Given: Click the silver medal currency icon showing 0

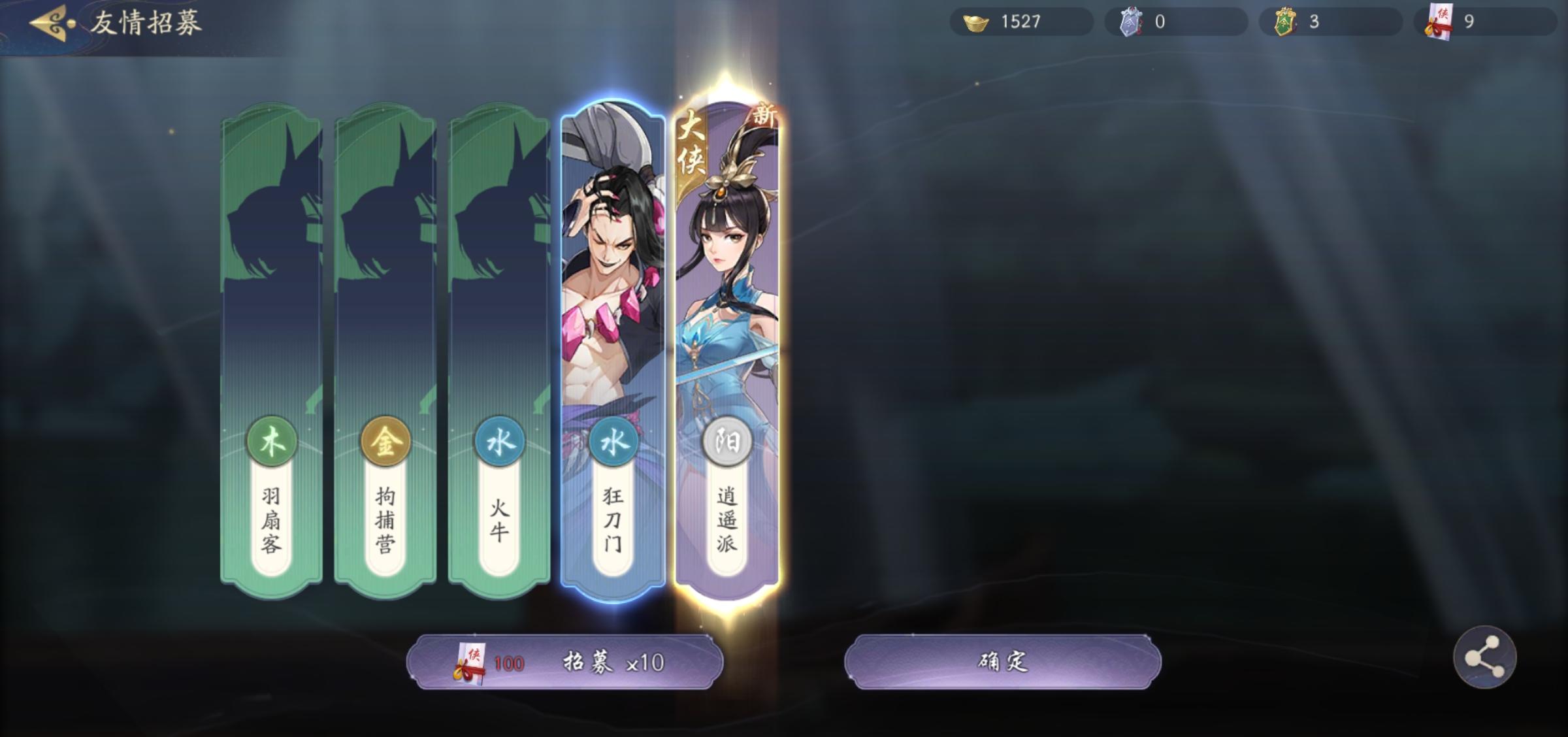Looking at the screenshot, I should [1130, 21].
